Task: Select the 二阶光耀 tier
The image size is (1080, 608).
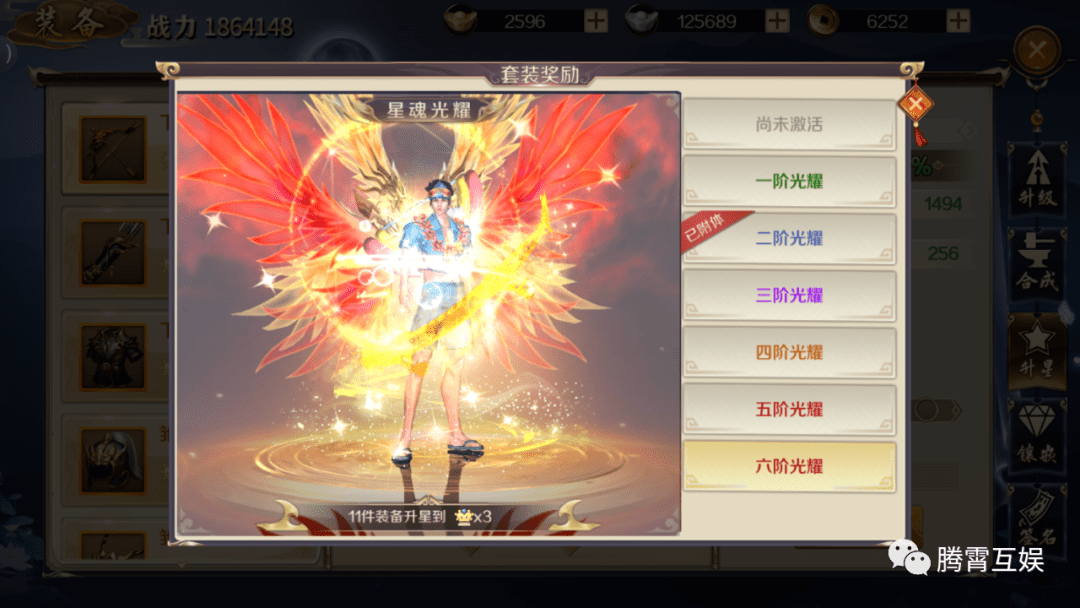Action: (789, 239)
